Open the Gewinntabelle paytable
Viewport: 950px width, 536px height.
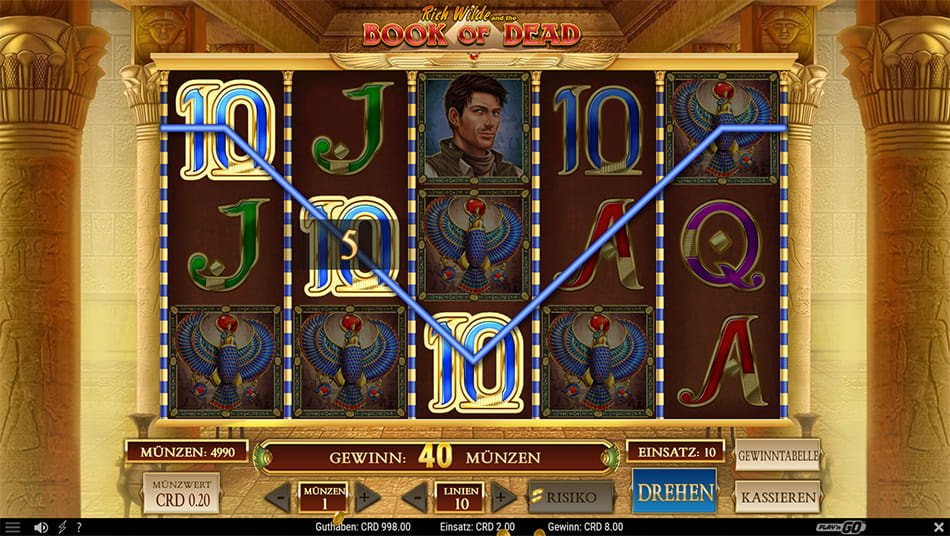[x=777, y=456]
